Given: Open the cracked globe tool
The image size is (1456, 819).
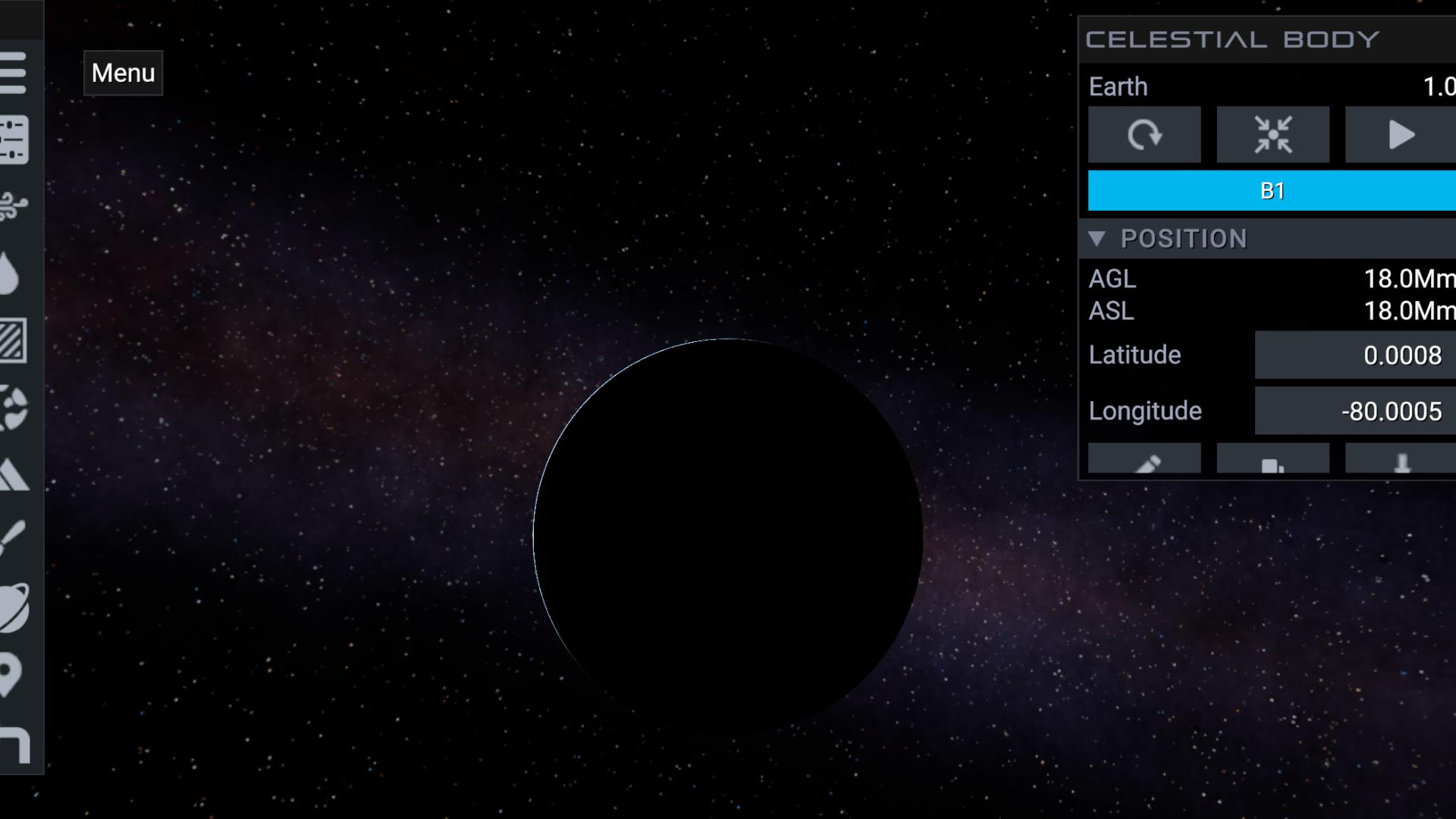Looking at the screenshot, I should click(14, 408).
